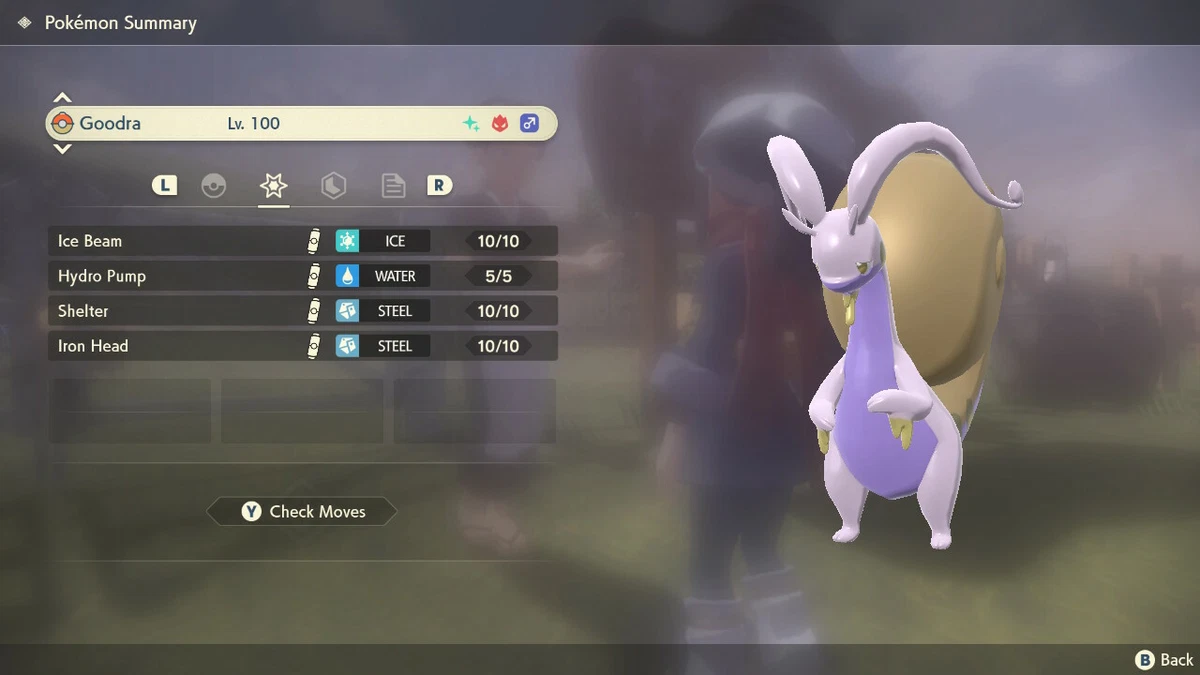1200x675 pixels.
Task: Highlight the Iron Head move row
Action: (x=302, y=346)
